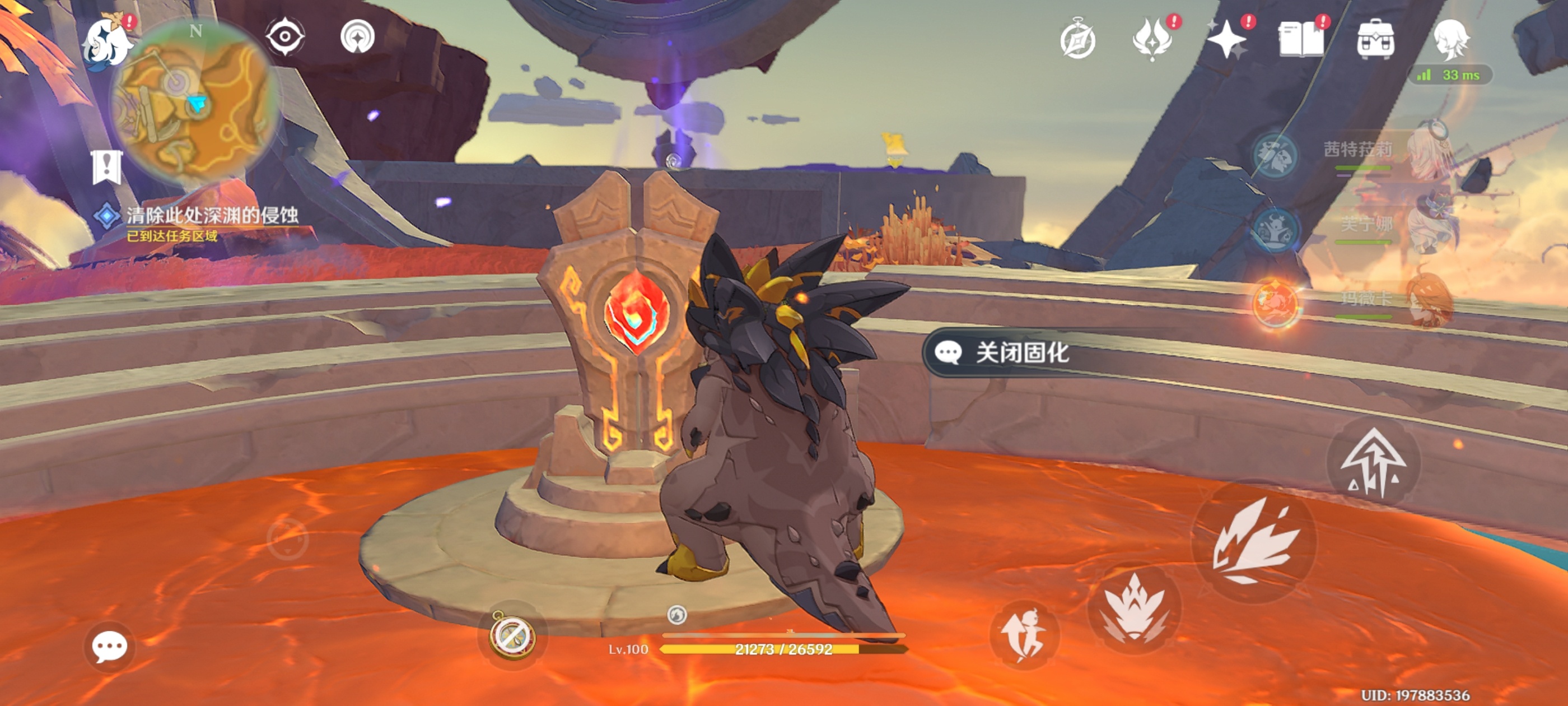Open the chat speech bubble

pos(110,646)
